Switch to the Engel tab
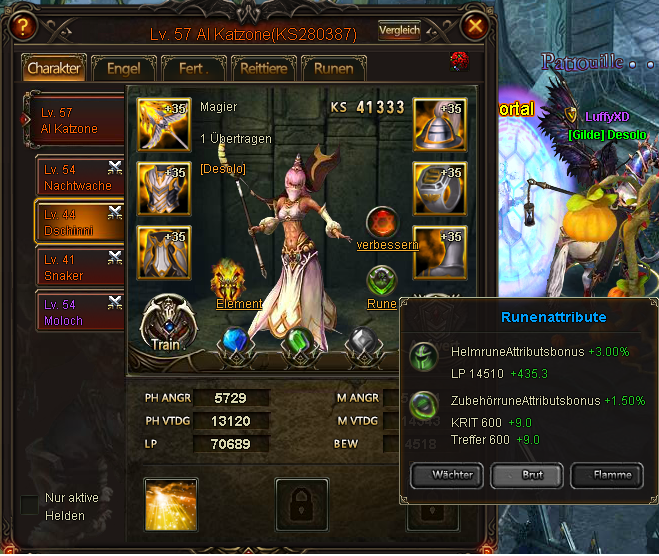The height and width of the screenshot is (556, 659). click(116, 69)
